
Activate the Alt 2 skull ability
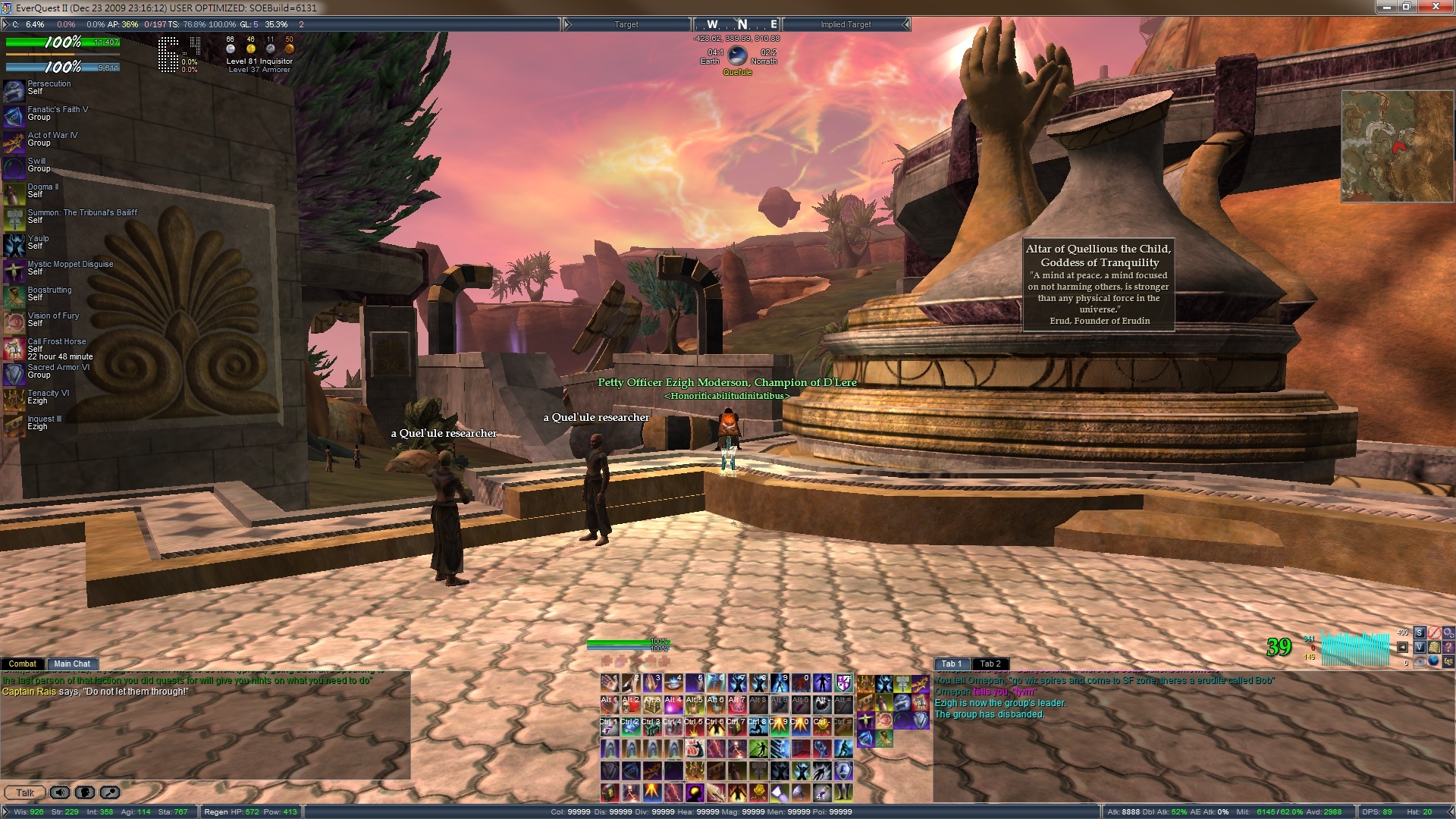pyautogui.click(x=631, y=704)
